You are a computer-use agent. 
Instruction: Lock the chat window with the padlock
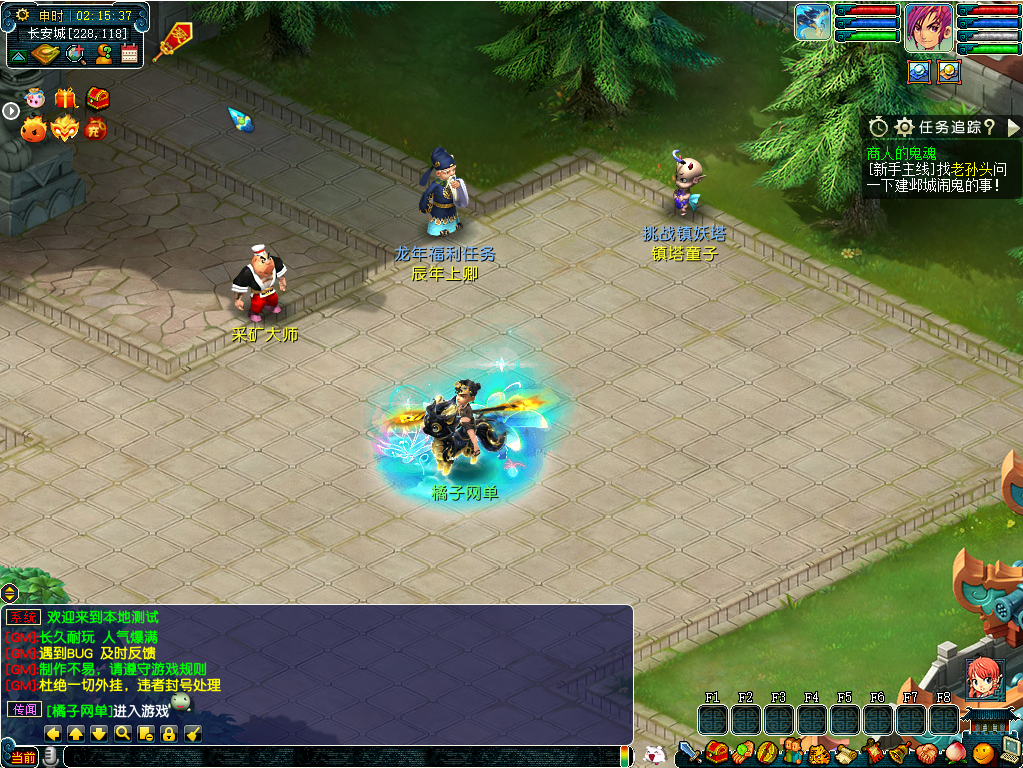coord(168,734)
